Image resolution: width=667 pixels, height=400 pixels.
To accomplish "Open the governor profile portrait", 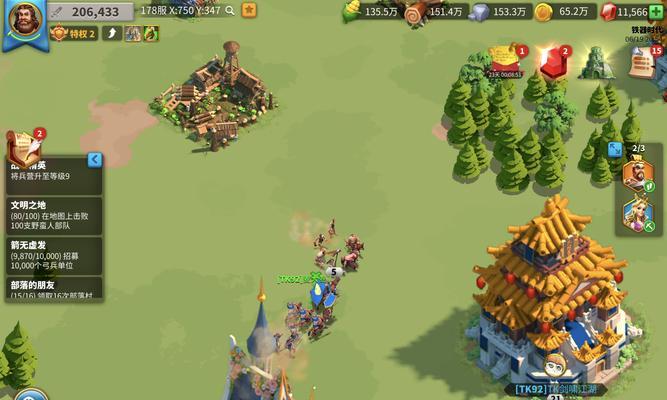I will 22,23.
